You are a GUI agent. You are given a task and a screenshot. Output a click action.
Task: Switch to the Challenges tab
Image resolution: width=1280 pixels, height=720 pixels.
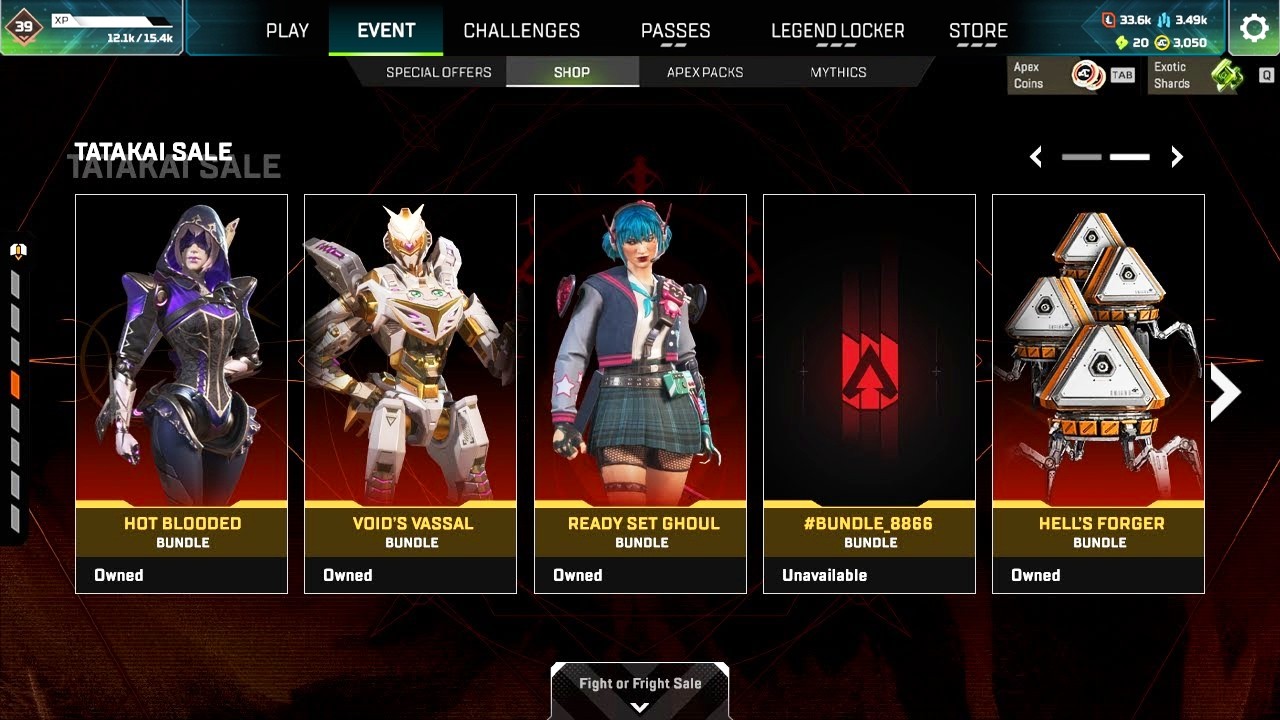[521, 31]
